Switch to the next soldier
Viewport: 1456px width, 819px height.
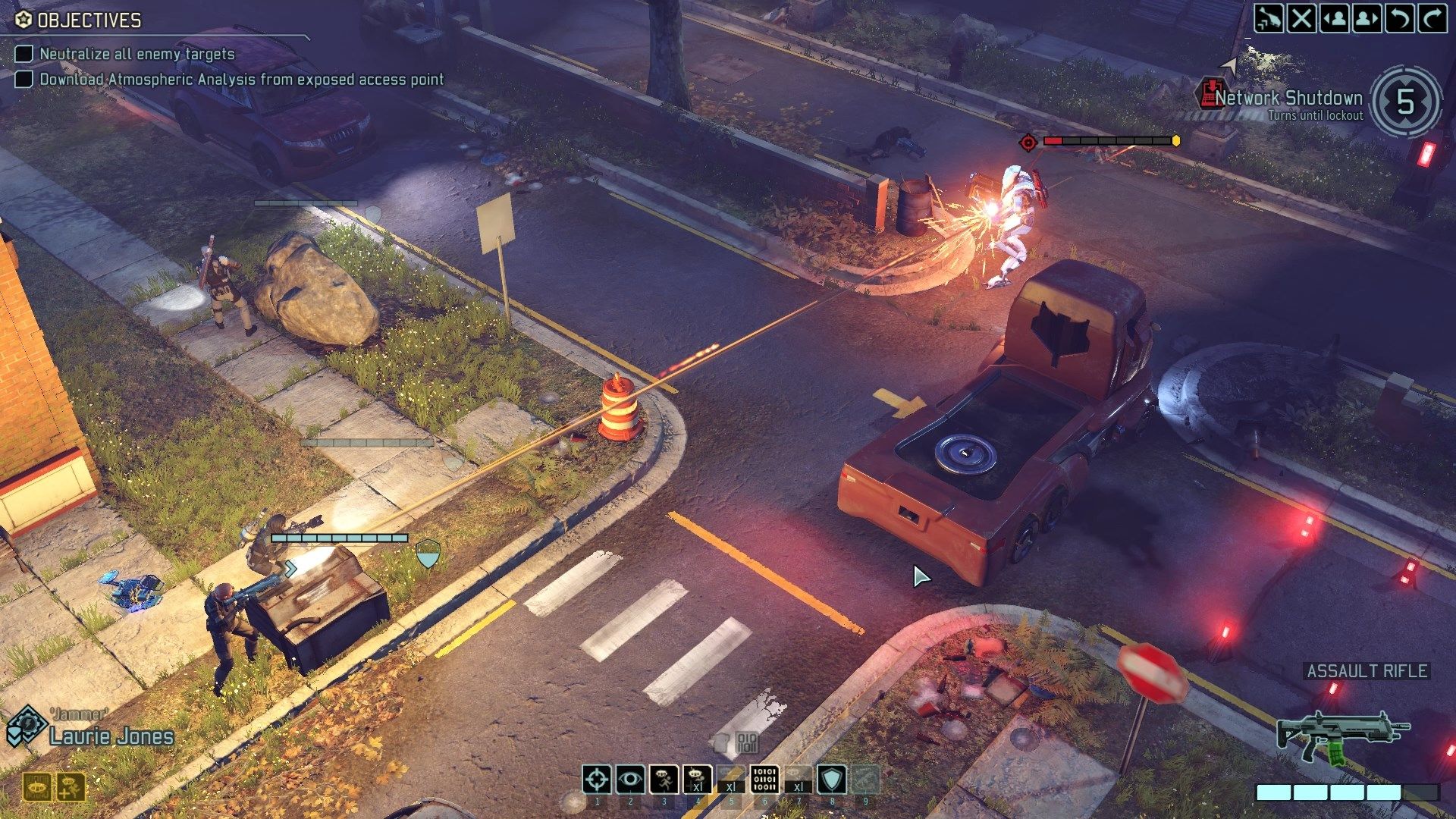pos(1367,17)
